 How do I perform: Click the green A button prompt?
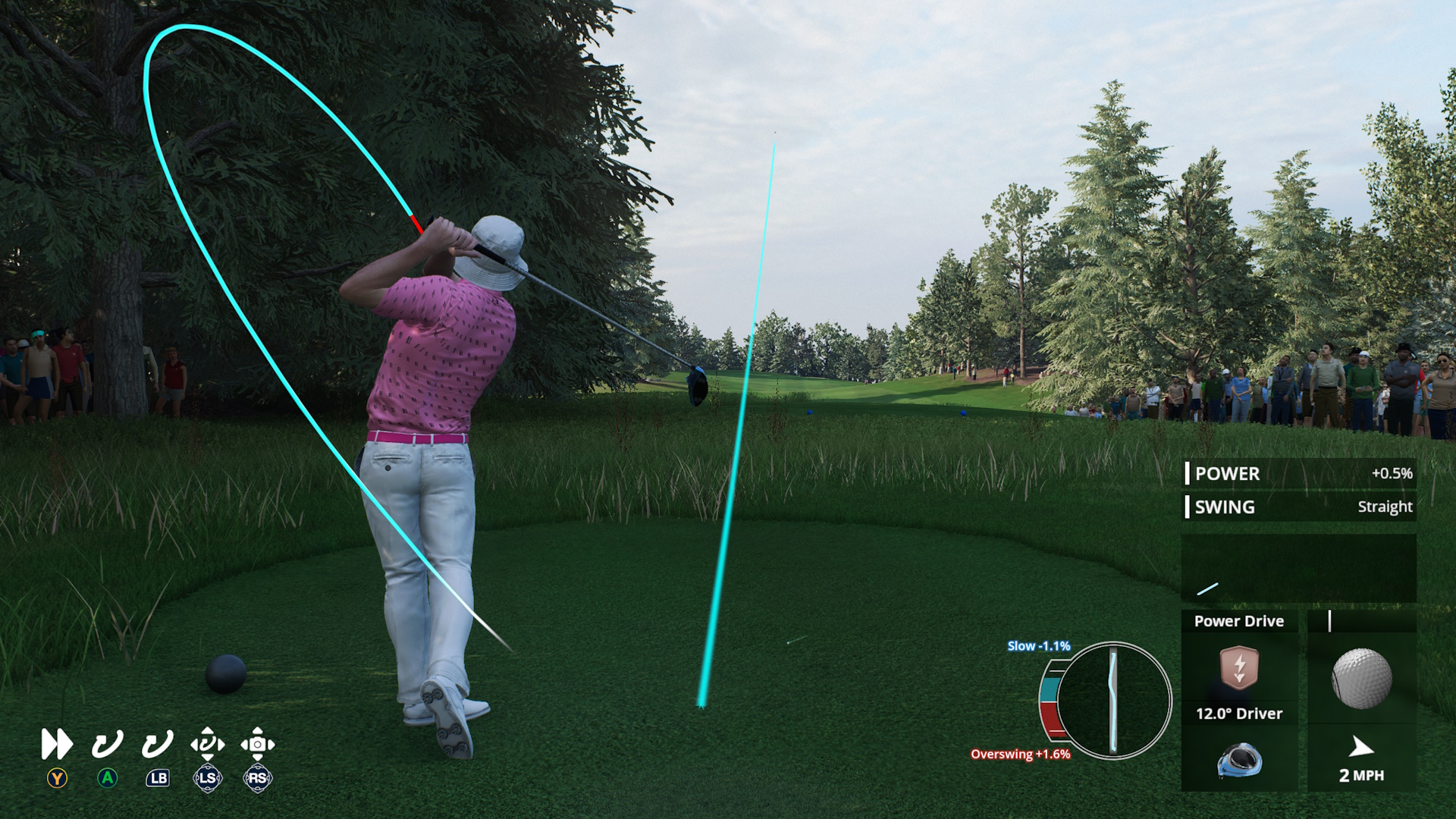click(106, 778)
